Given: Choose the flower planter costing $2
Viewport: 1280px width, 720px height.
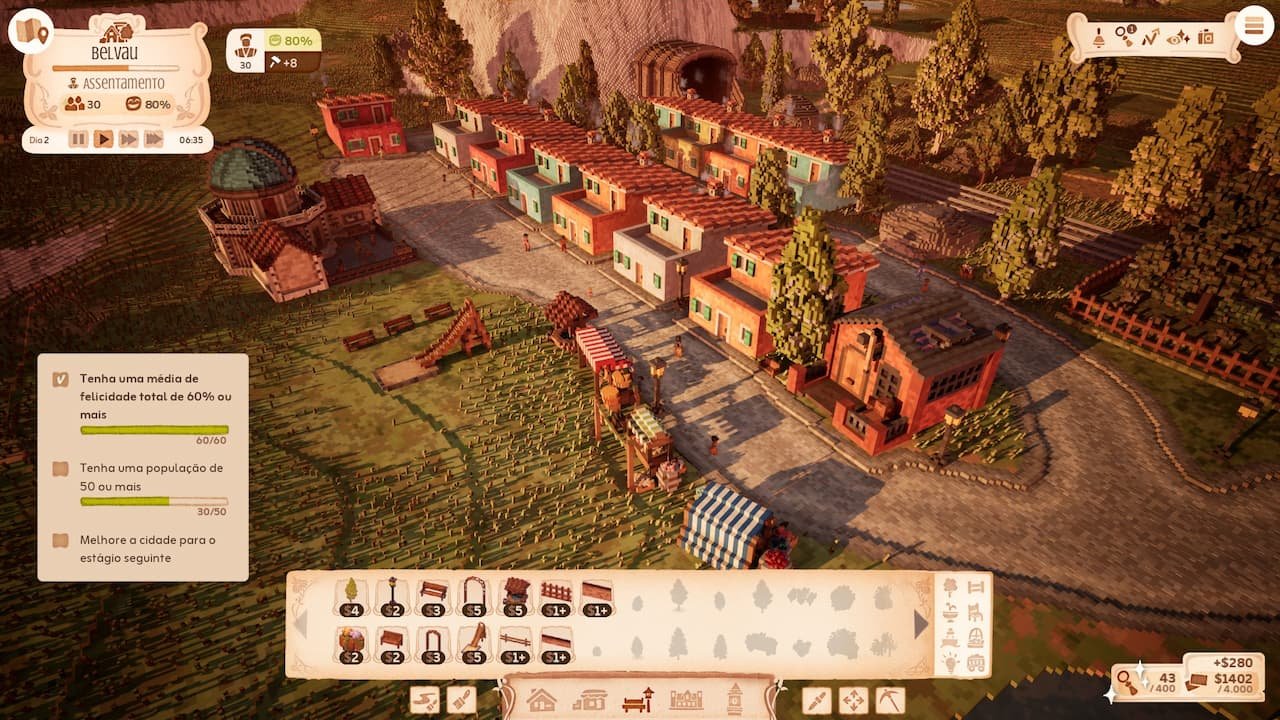Looking at the screenshot, I should (x=351, y=642).
